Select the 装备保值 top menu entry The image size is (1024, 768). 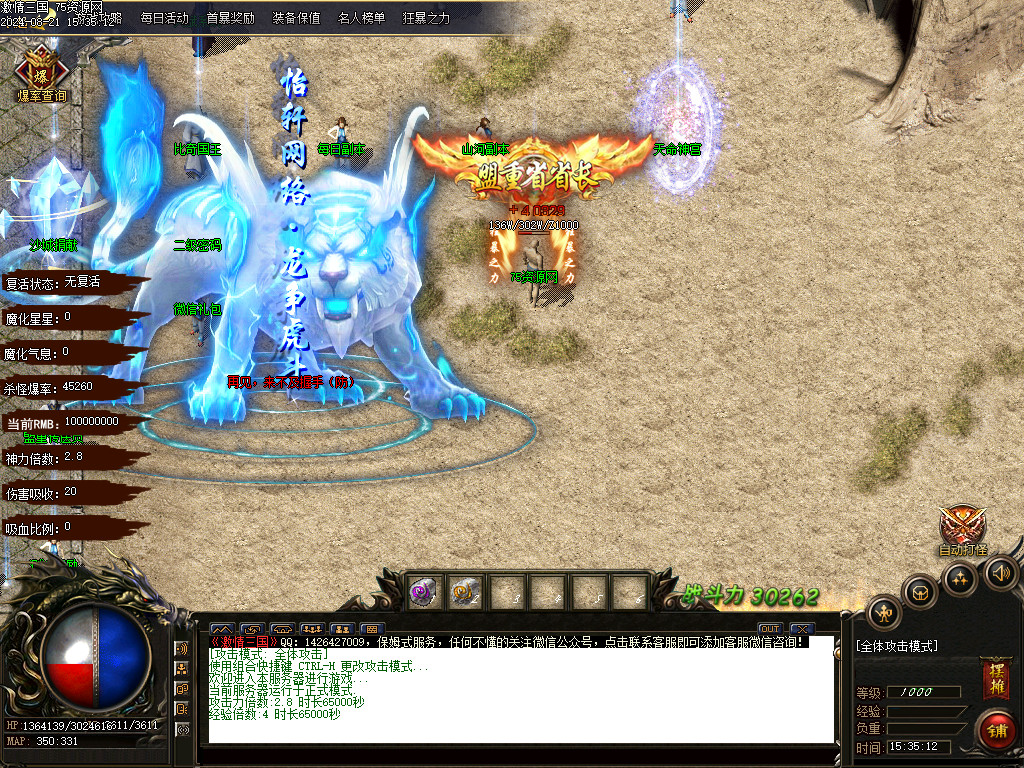(x=296, y=18)
